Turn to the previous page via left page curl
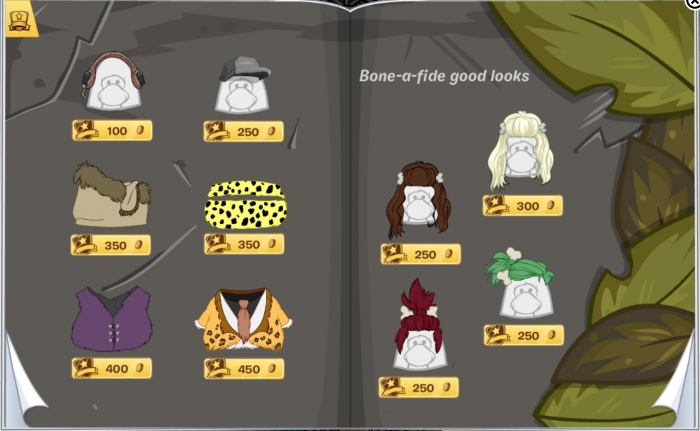This screenshot has width=700, height=431. 22,395
